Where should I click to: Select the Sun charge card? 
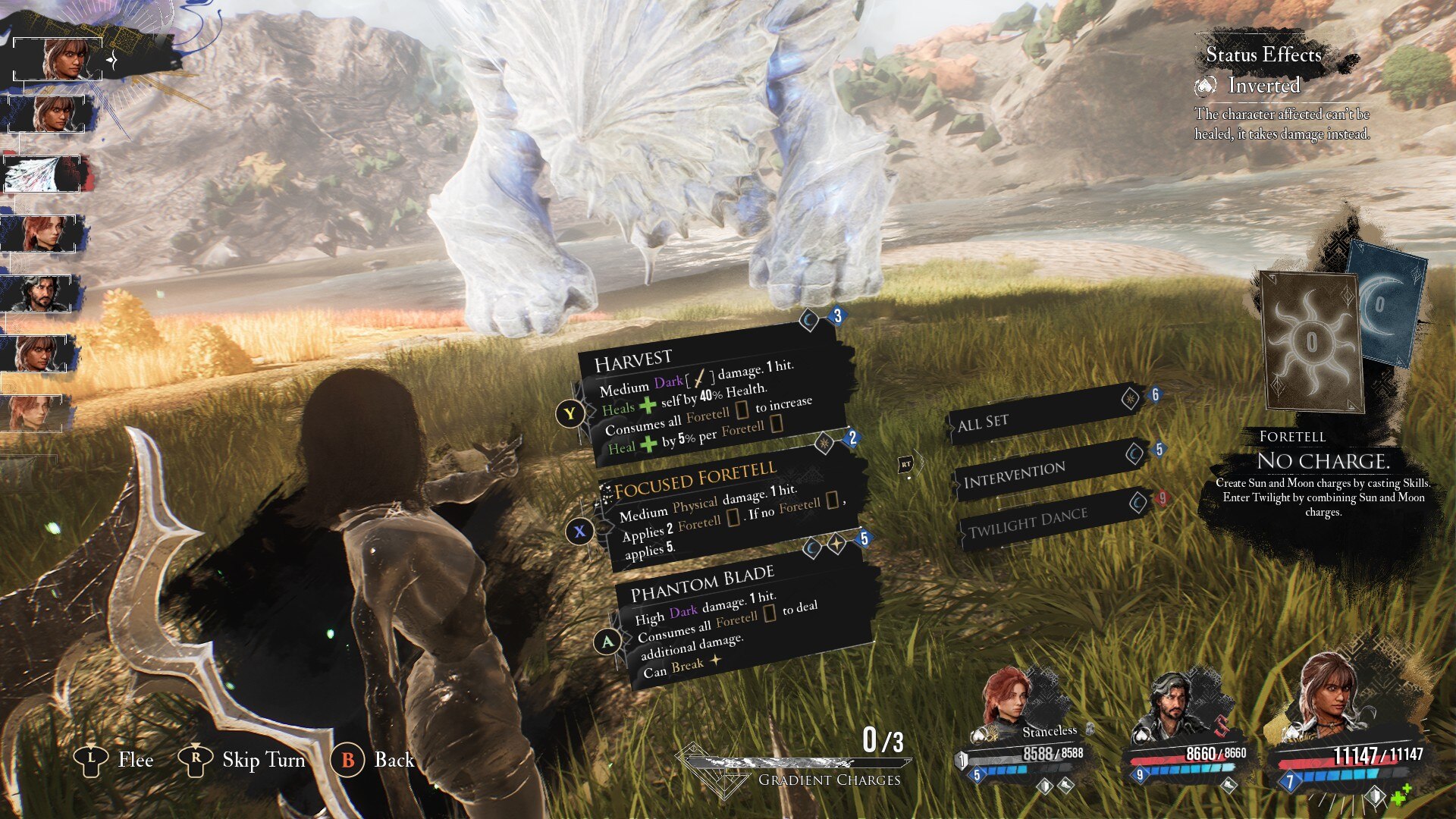pyautogui.click(x=1310, y=341)
